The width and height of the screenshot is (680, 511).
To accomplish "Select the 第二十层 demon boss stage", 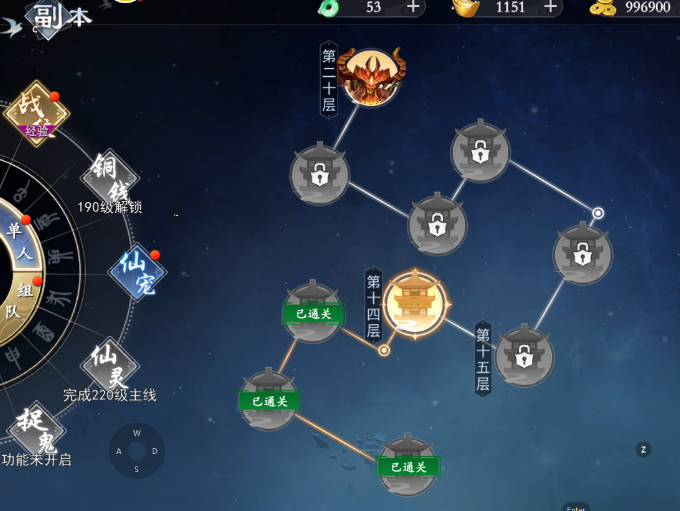I will pos(370,76).
